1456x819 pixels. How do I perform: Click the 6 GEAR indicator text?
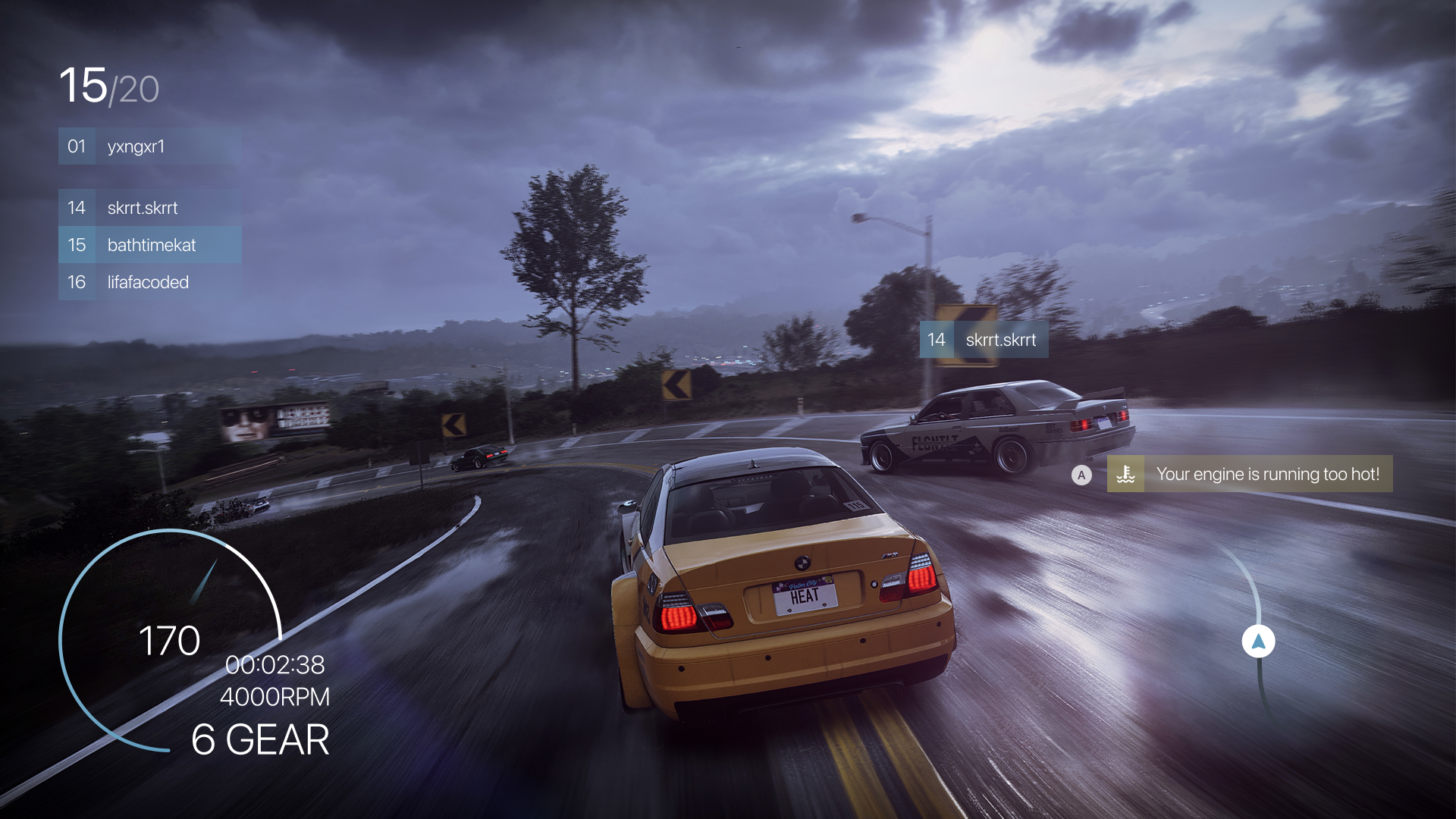(262, 737)
